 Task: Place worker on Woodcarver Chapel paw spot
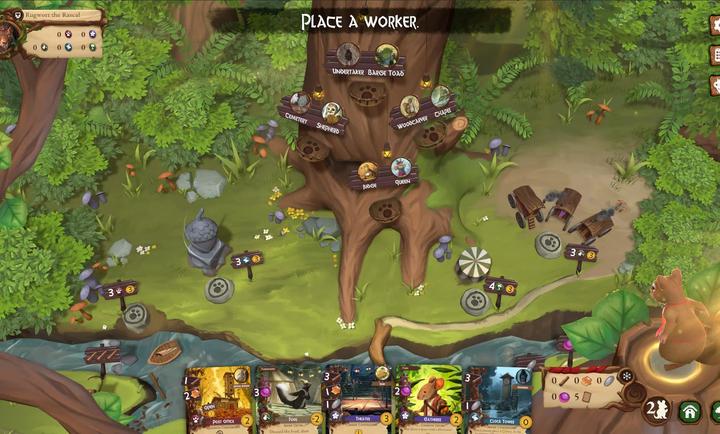[430, 136]
